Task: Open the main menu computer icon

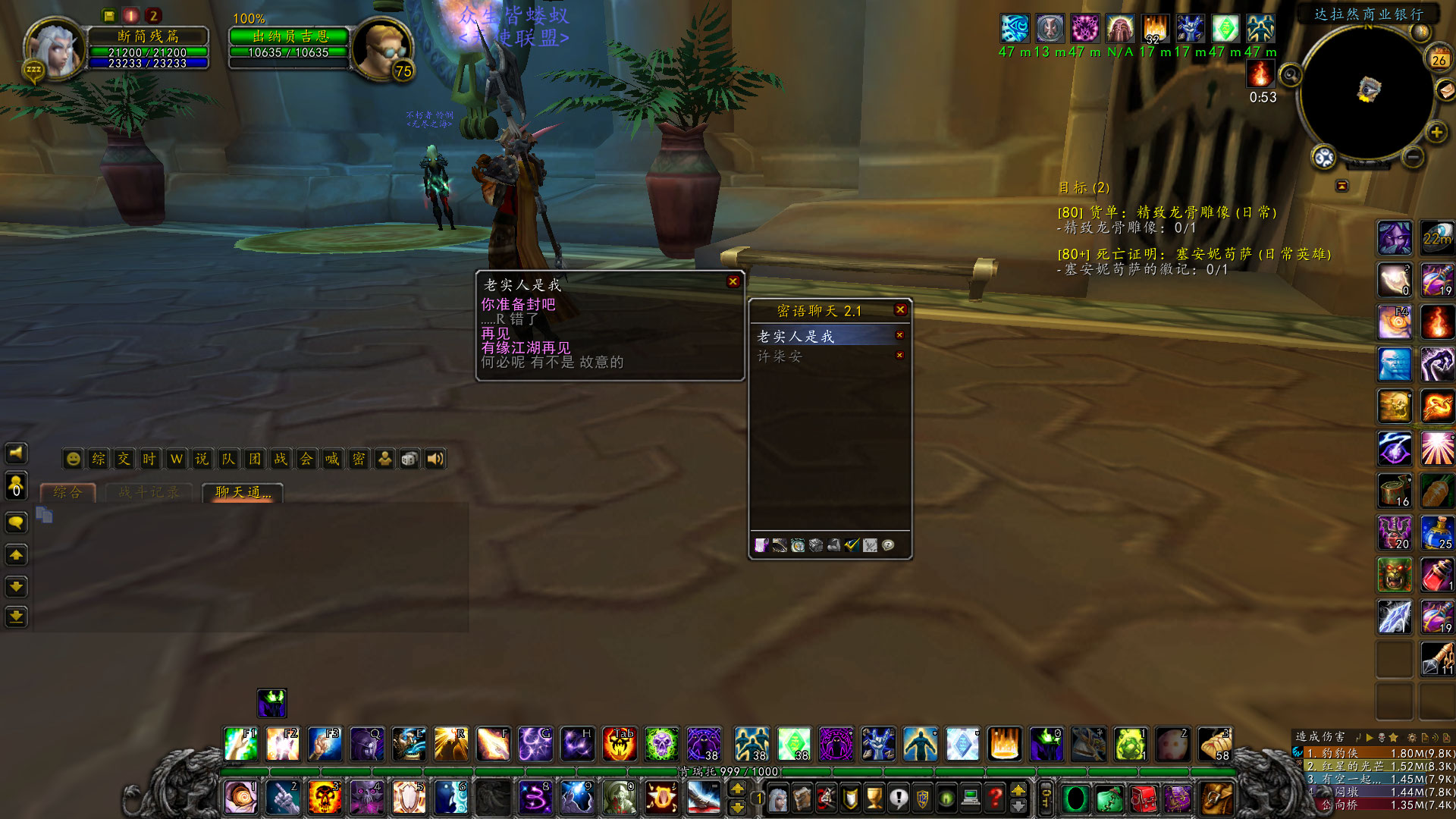Action: pos(971,798)
